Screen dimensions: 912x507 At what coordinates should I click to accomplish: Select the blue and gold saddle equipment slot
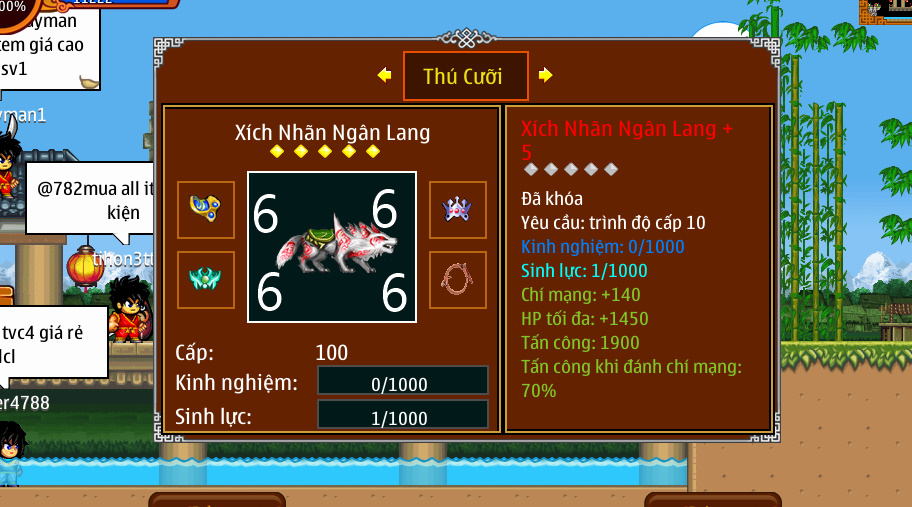click(206, 209)
